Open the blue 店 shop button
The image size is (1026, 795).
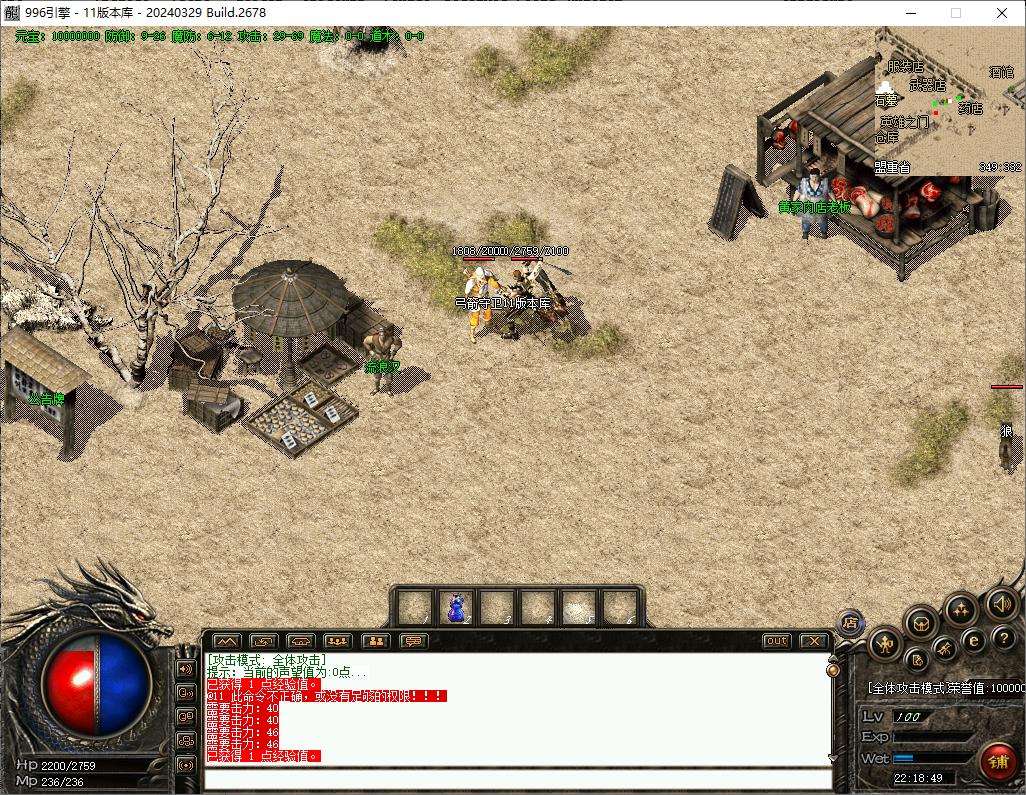coord(850,622)
